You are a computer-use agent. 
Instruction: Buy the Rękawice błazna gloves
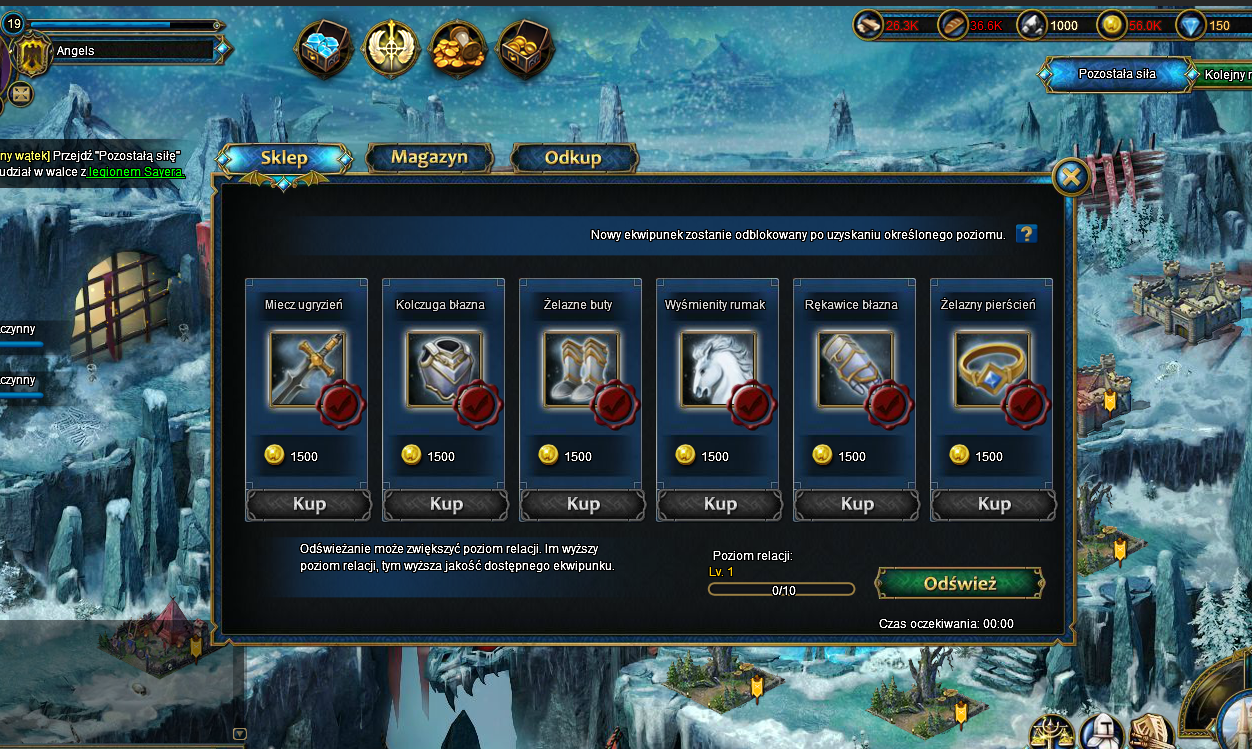(x=856, y=504)
